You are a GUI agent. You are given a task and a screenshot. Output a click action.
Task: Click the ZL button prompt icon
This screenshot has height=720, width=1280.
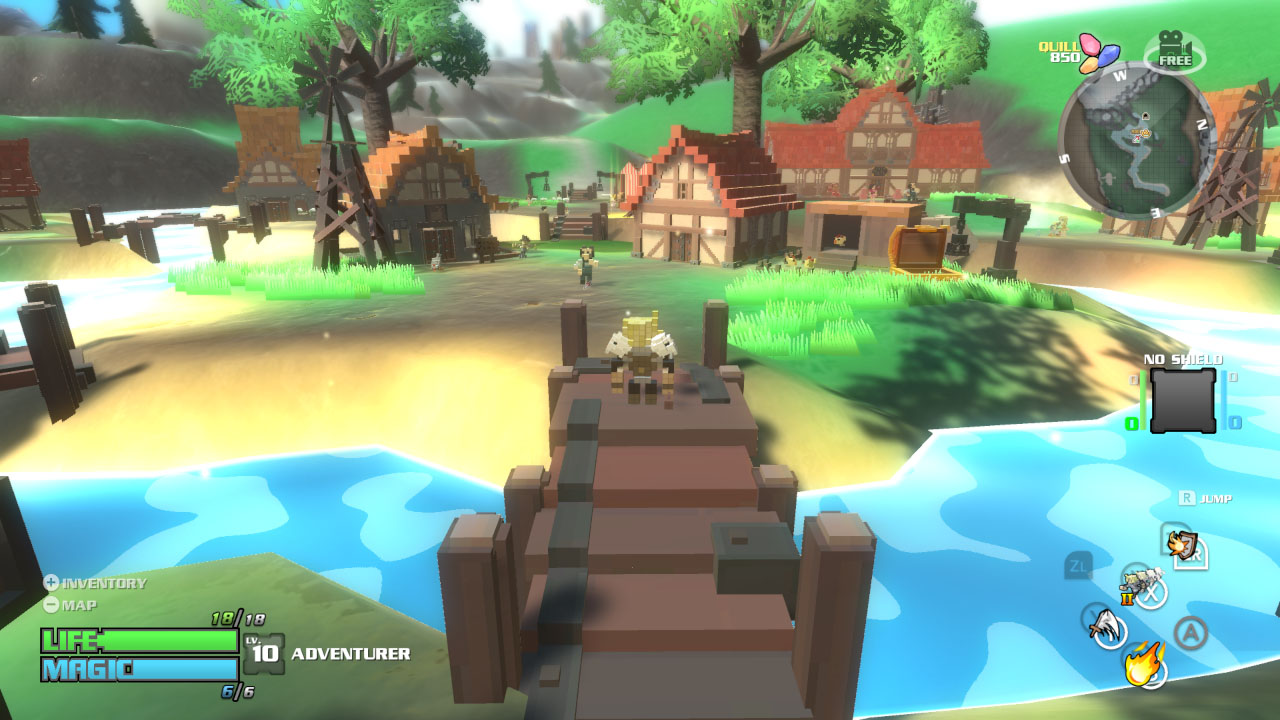tap(1078, 566)
